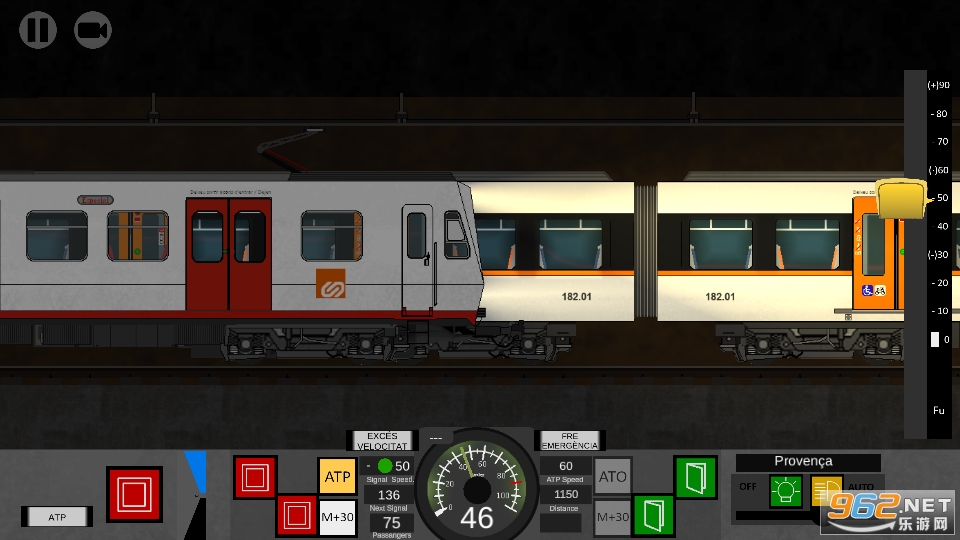
Task: Toggle the yellow headlight button
Action: point(827,491)
